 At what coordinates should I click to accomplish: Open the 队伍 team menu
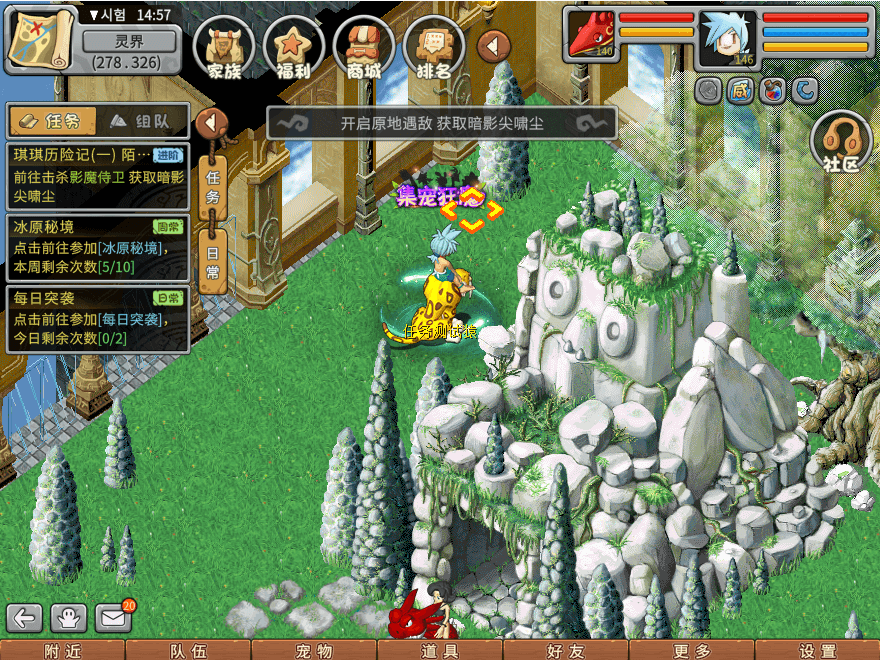(188, 651)
